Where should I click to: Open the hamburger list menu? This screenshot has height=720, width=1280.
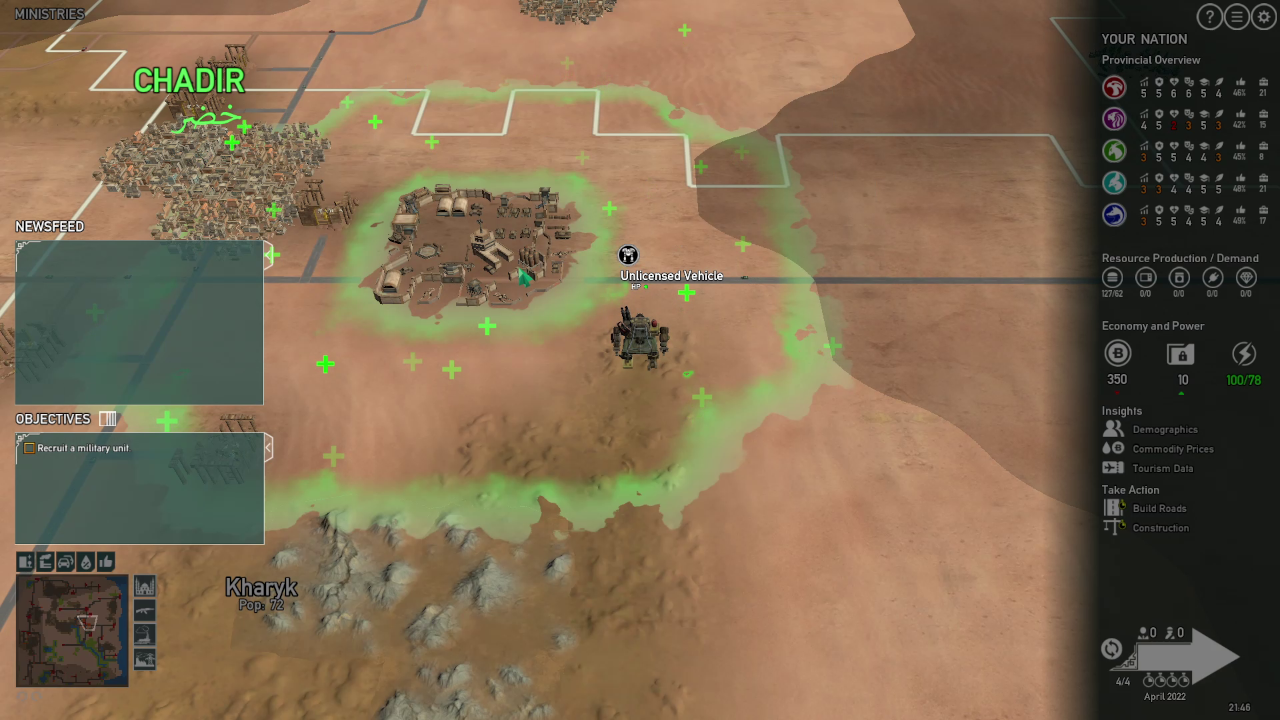[1237, 17]
